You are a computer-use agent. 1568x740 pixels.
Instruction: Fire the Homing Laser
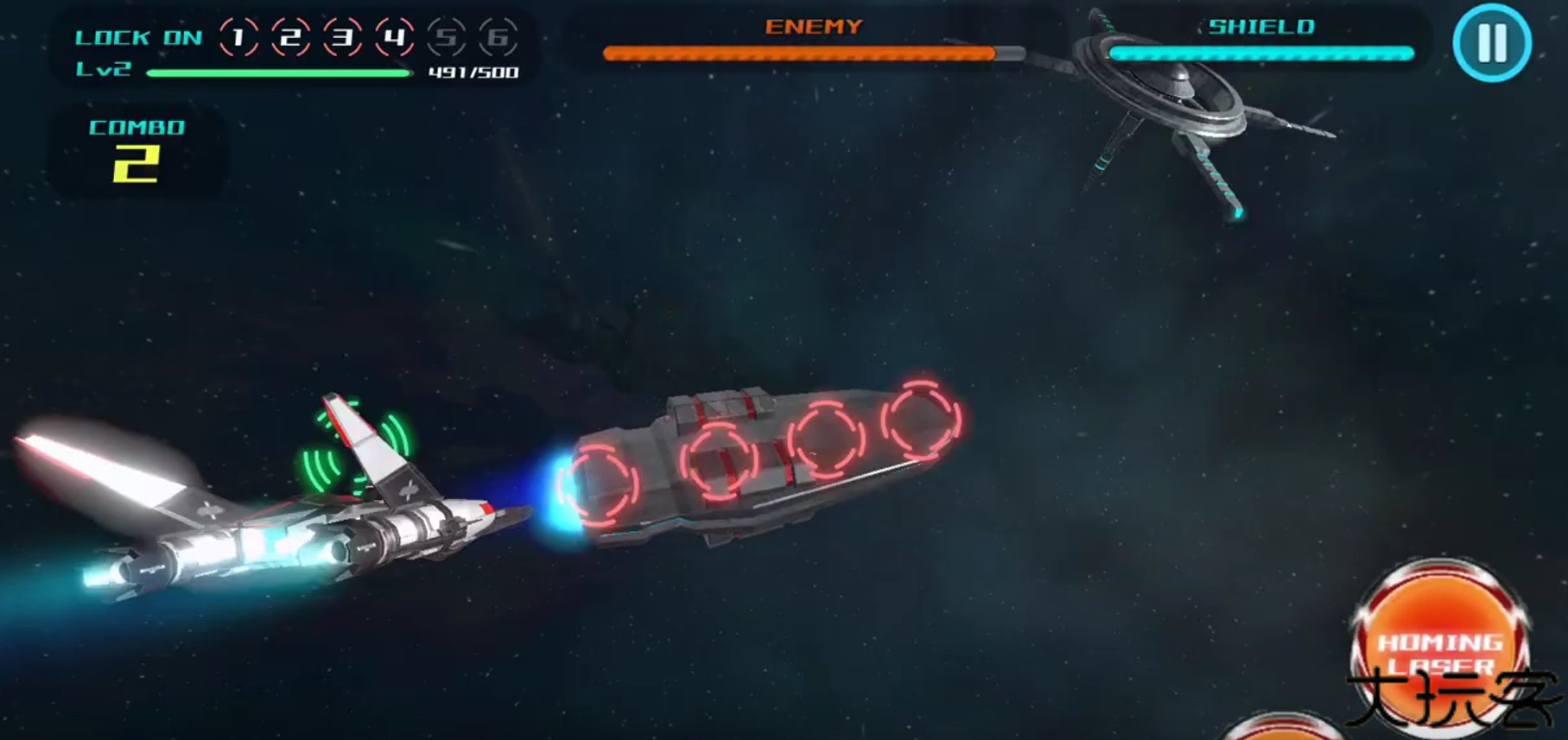click(1439, 647)
